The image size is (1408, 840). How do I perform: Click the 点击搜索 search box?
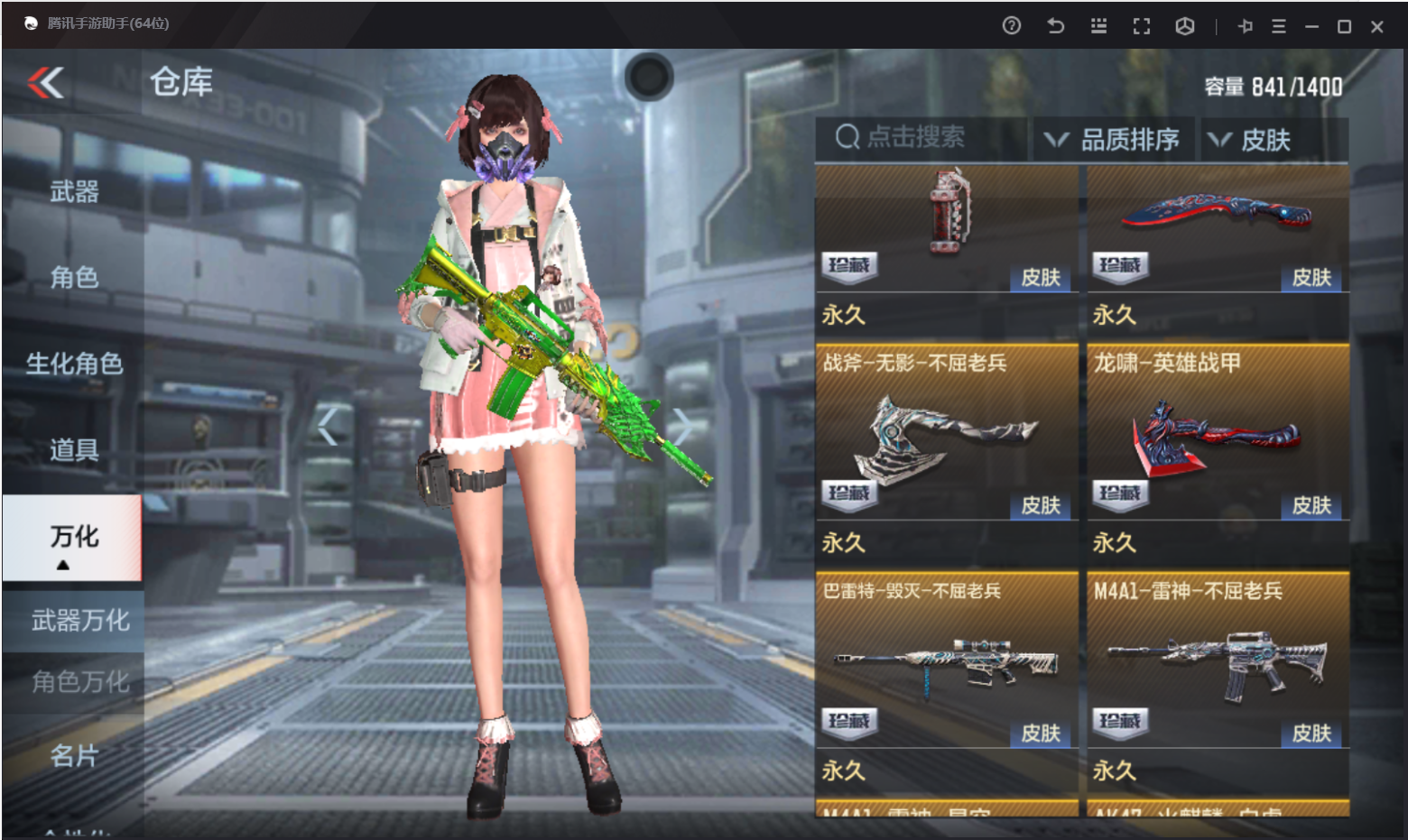(x=921, y=138)
